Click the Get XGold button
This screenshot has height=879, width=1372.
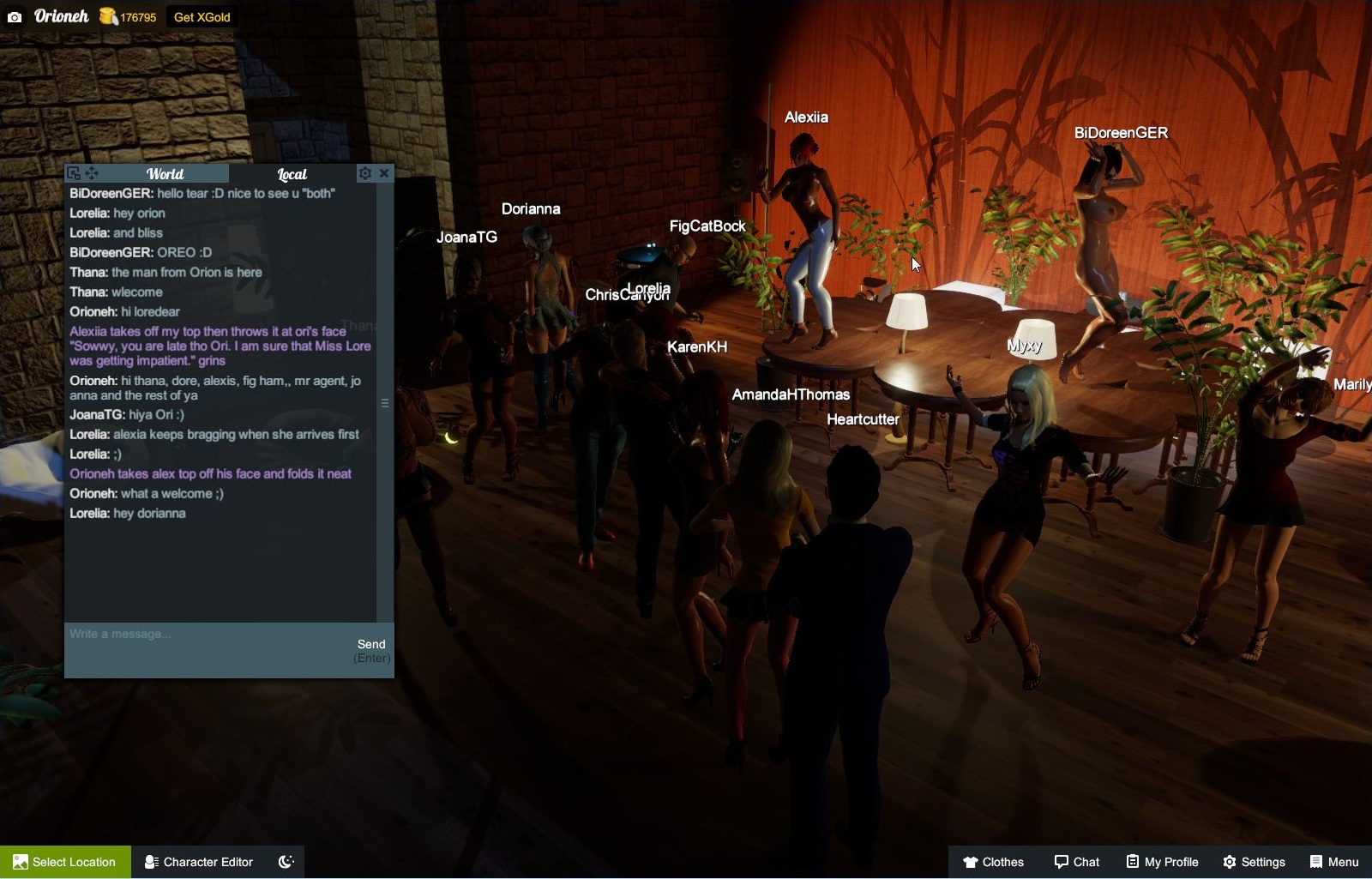click(201, 16)
